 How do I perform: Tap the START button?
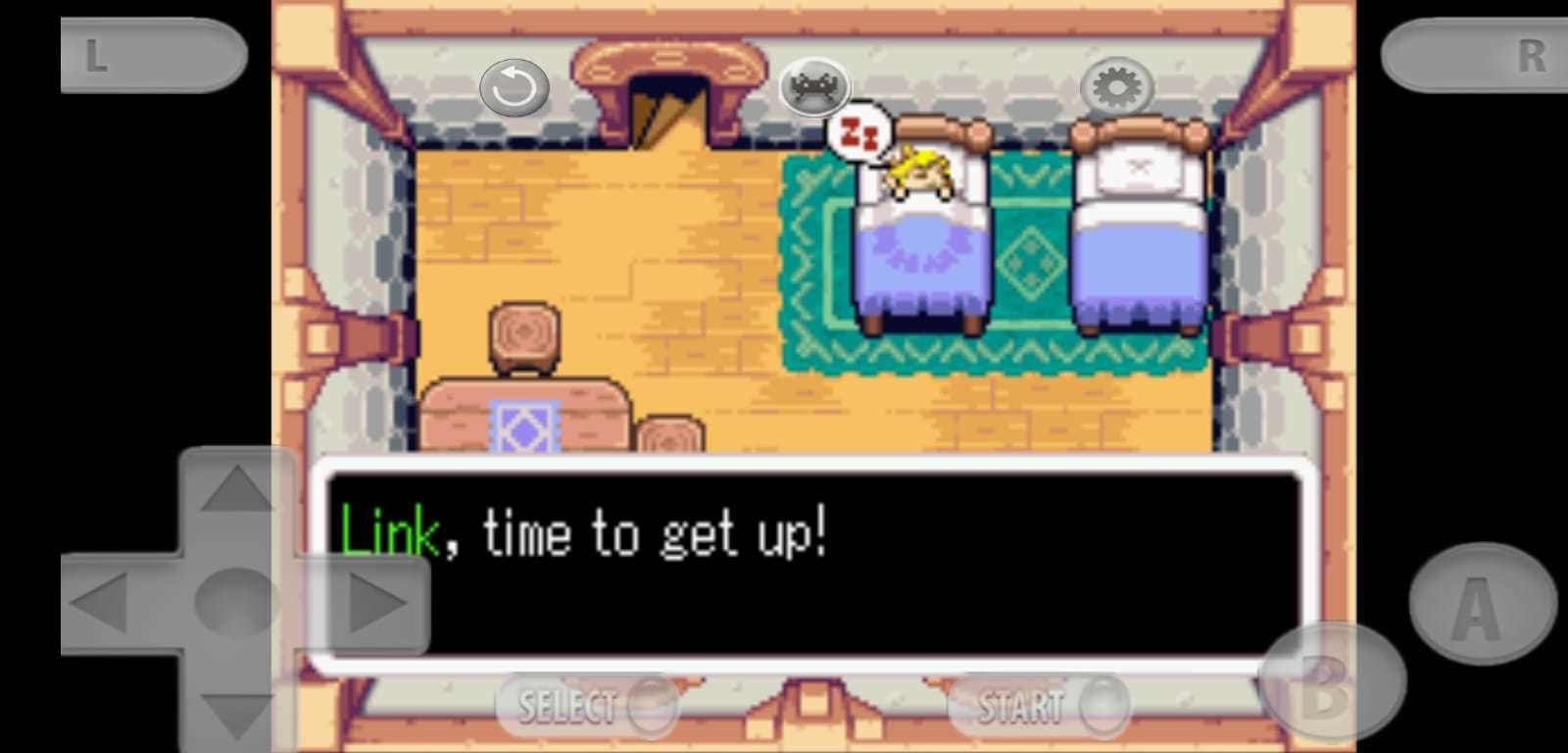pos(1038,705)
